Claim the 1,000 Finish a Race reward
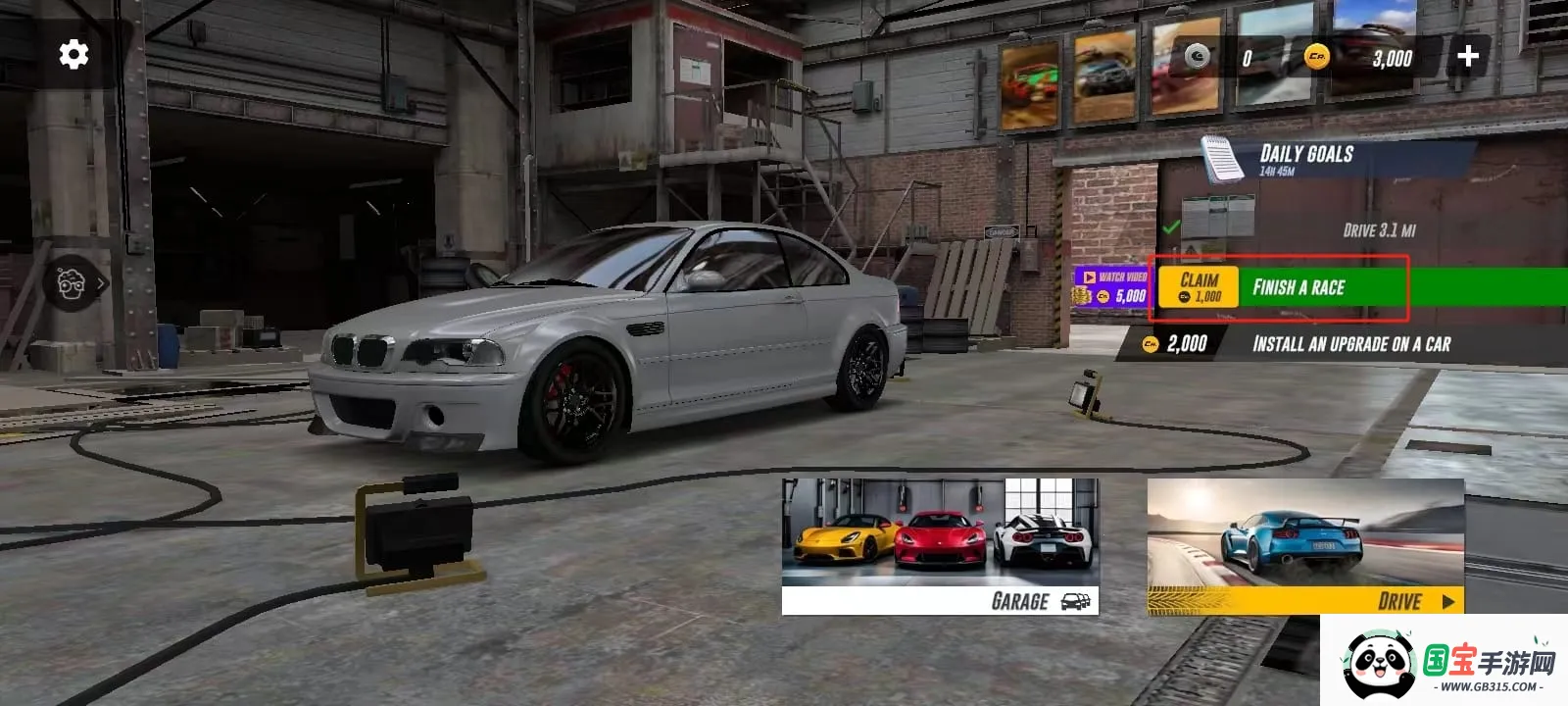Viewport: 1568px width, 706px height. click(1199, 287)
